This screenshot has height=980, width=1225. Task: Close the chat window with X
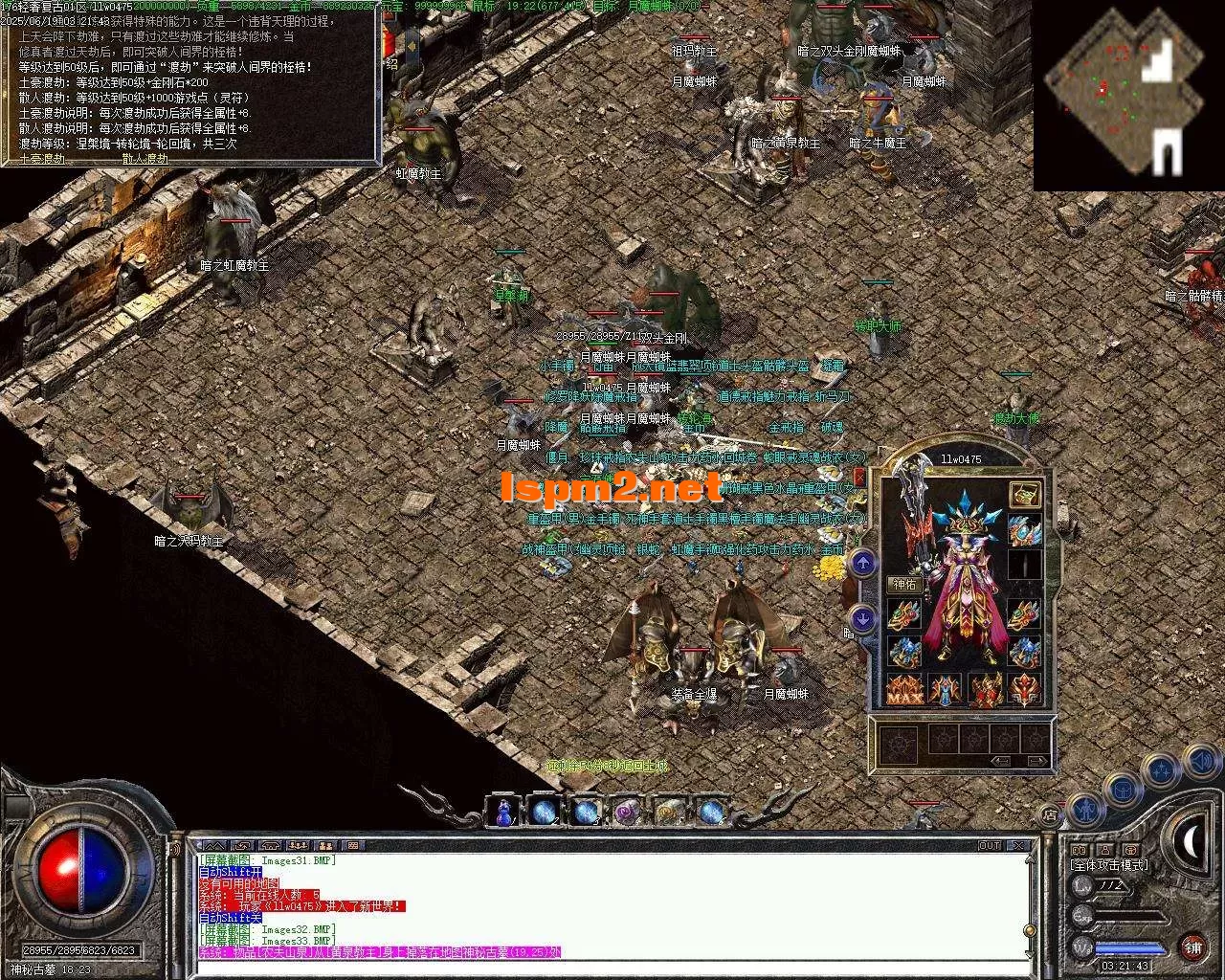(x=1017, y=846)
